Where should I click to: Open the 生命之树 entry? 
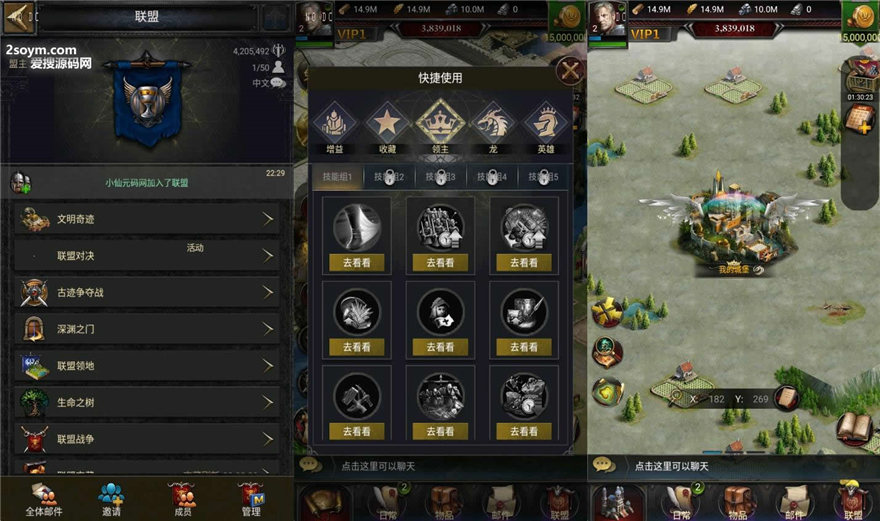tap(146, 402)
